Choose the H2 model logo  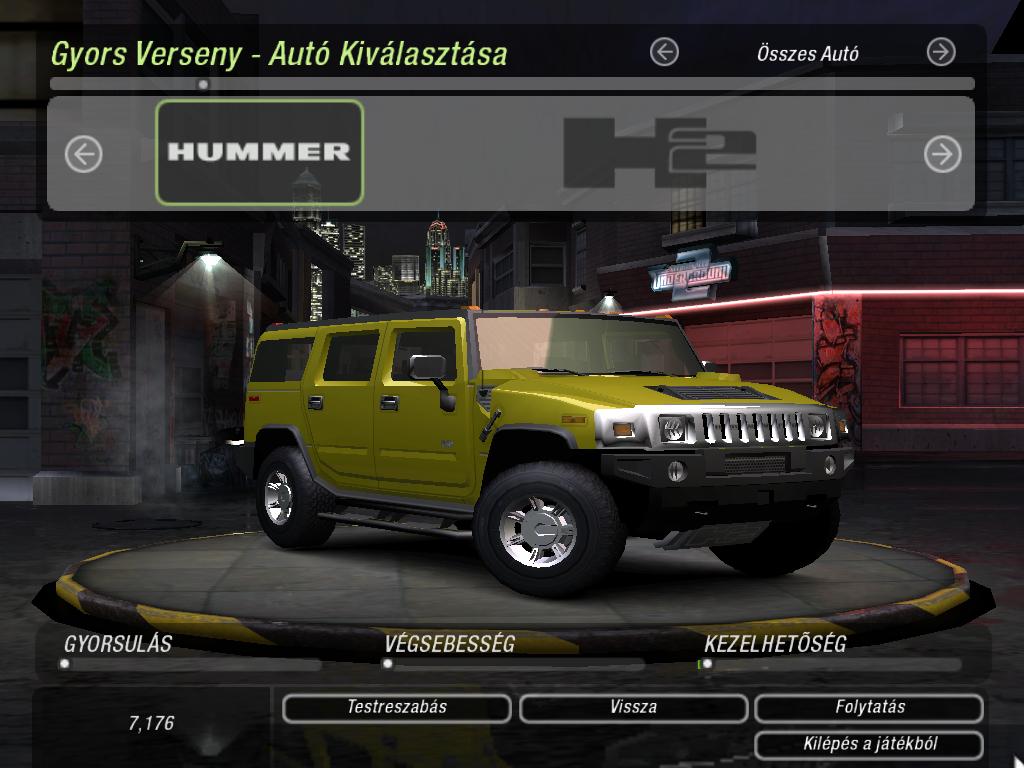point(659,153)
